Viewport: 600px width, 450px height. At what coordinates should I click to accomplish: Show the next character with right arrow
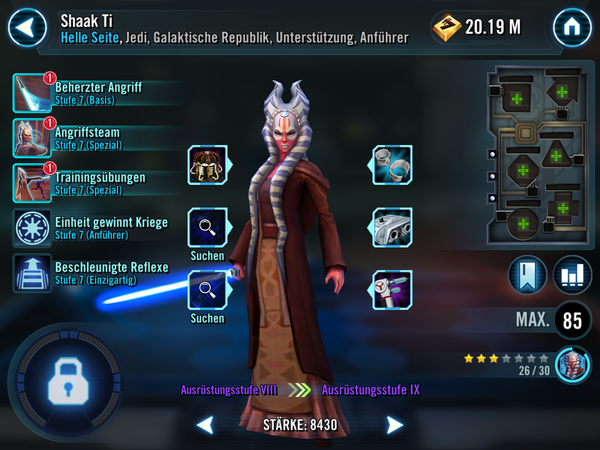(395, 426)
